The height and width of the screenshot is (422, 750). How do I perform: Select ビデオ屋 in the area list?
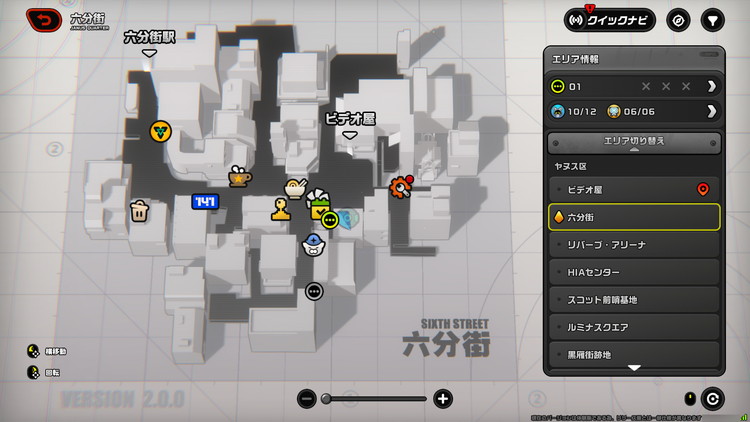[634, 189]
